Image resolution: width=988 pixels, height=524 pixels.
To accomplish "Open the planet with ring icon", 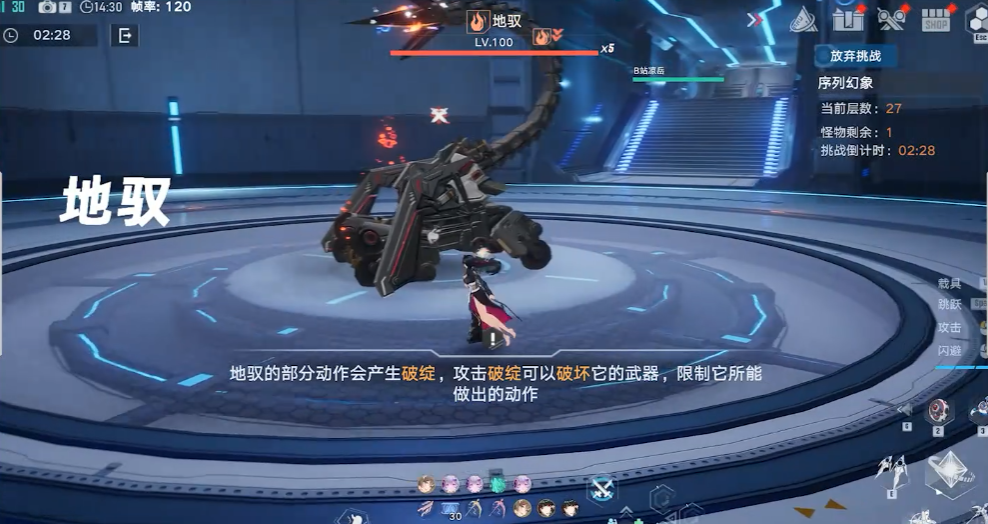I will (804, 20).
